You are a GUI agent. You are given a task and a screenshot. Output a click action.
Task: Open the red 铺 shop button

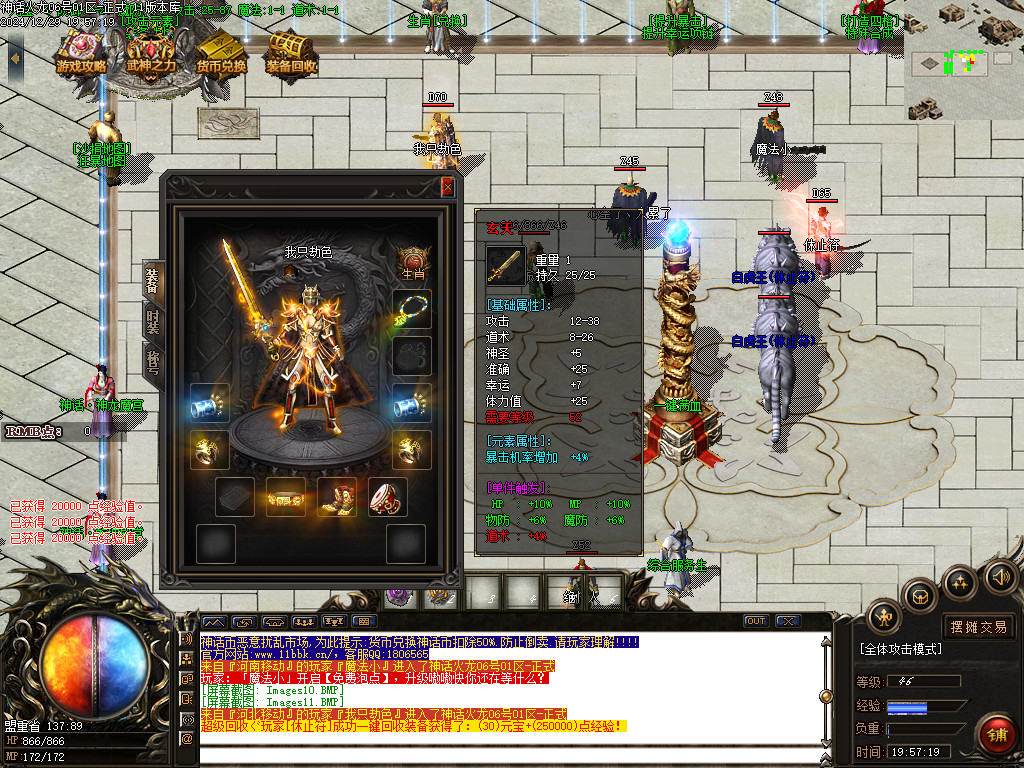point(994,733)
